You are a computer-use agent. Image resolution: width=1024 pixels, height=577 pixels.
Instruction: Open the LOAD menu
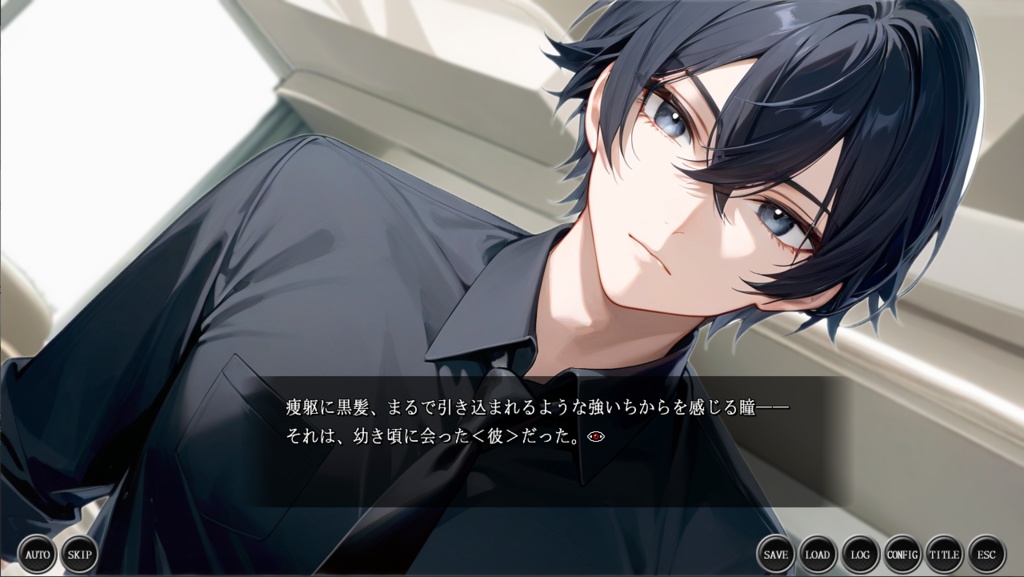[x=818, y=554]
